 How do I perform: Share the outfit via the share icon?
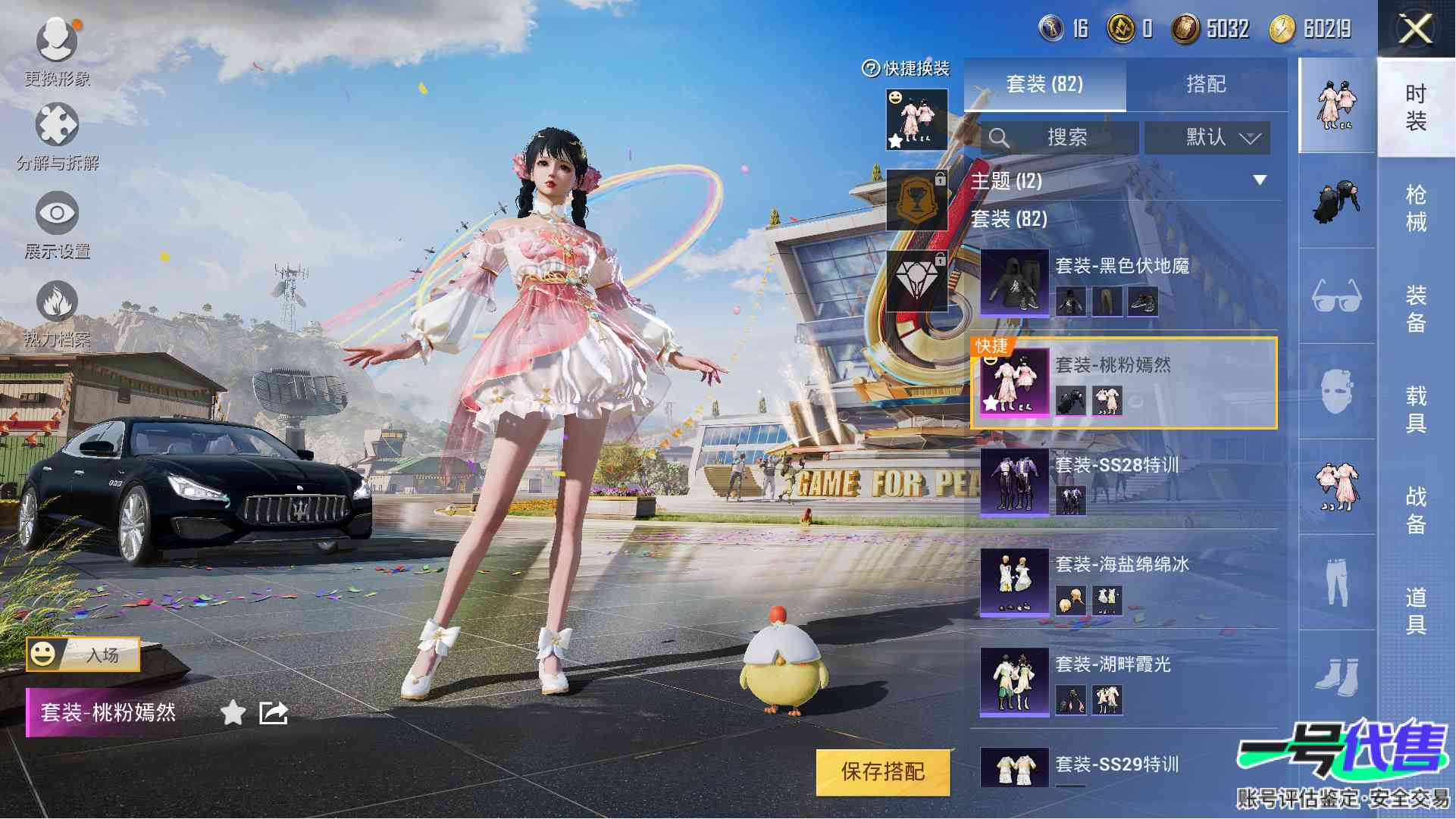pos(274,713)
